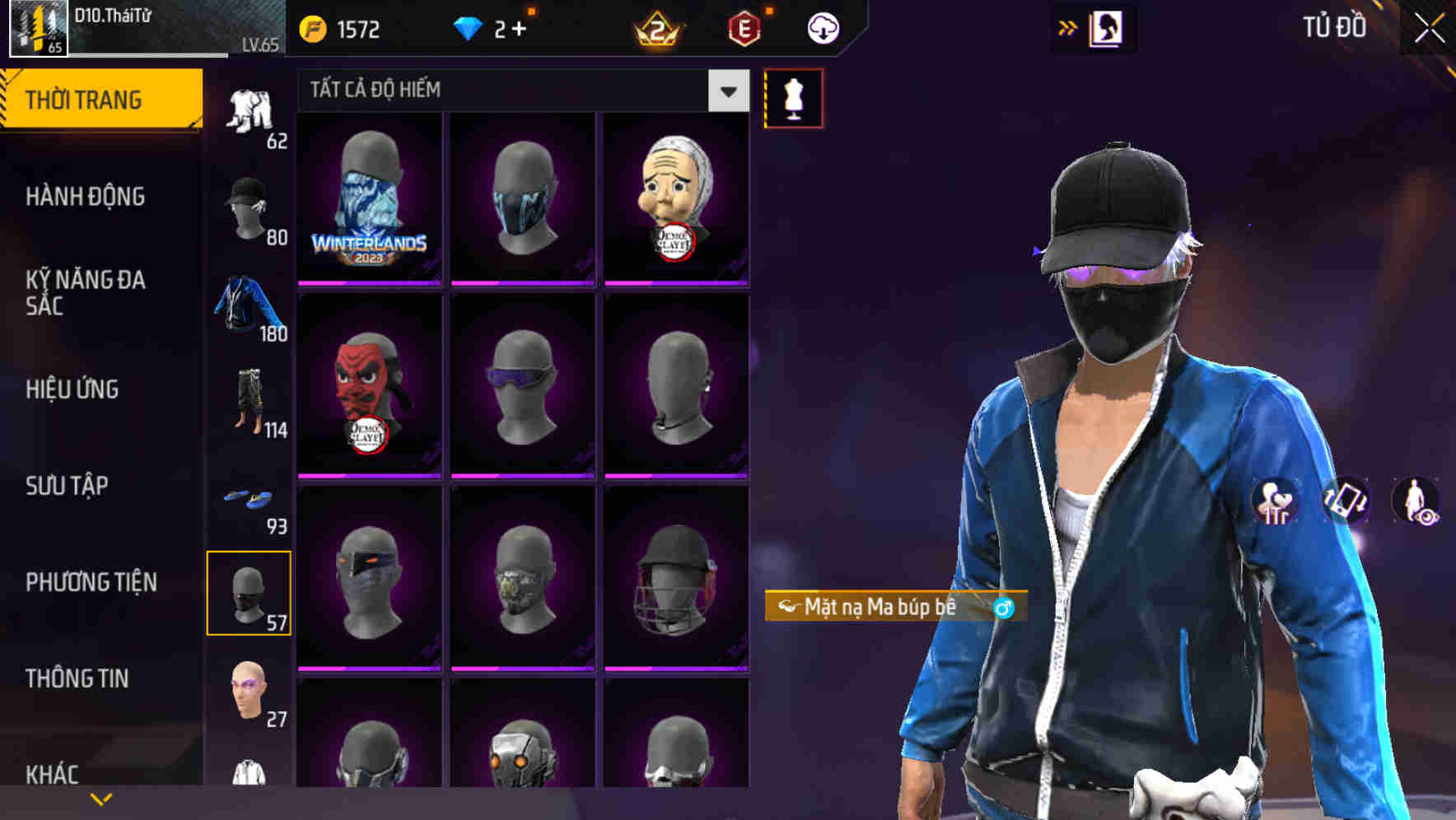The height and width of the screenshot is (820, 1456).
Task: Expand the sidebar with the yellow chevron at bottom
Action: click(100, 798)
